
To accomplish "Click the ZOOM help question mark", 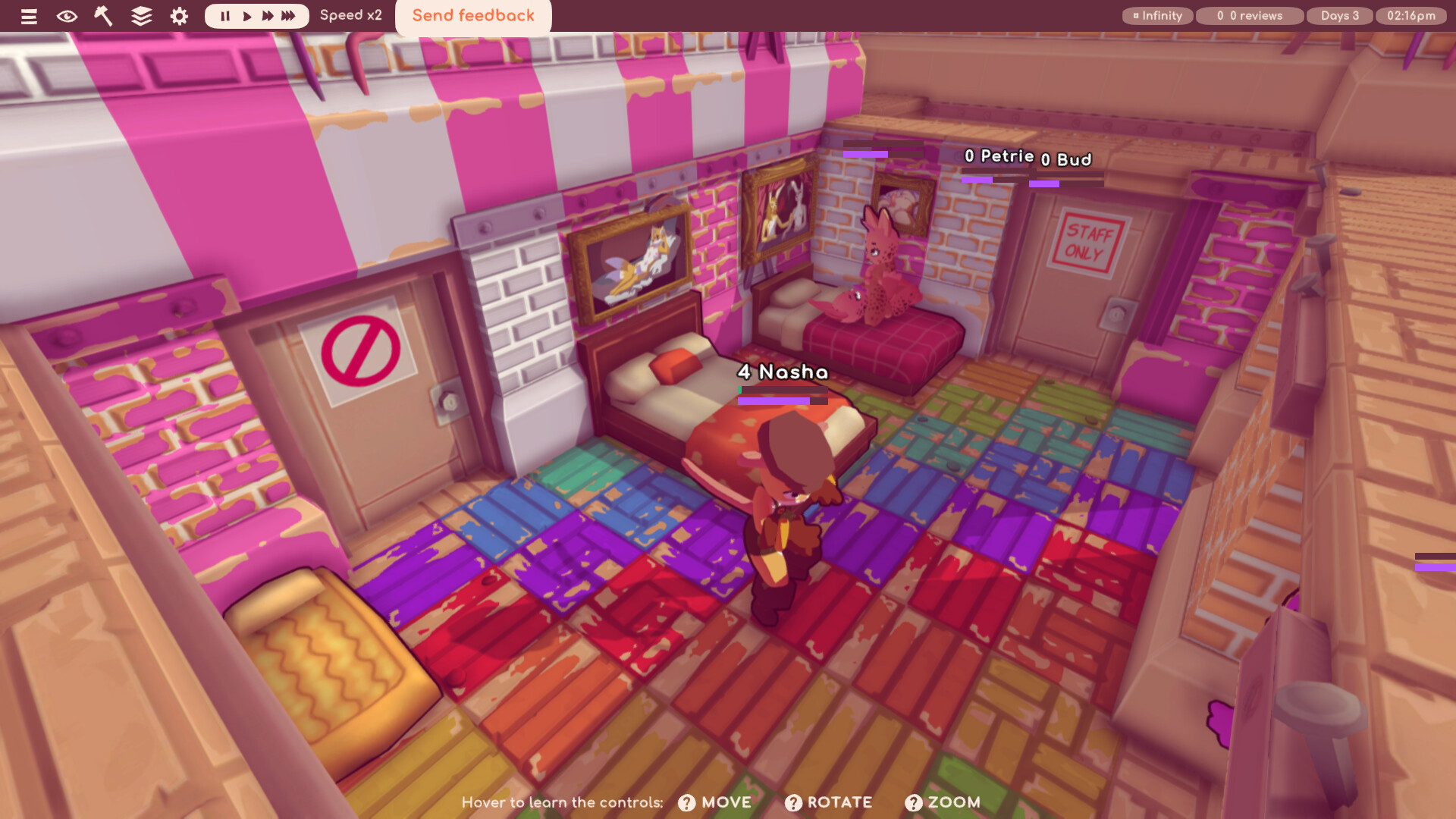I will (x=913, y=802).
